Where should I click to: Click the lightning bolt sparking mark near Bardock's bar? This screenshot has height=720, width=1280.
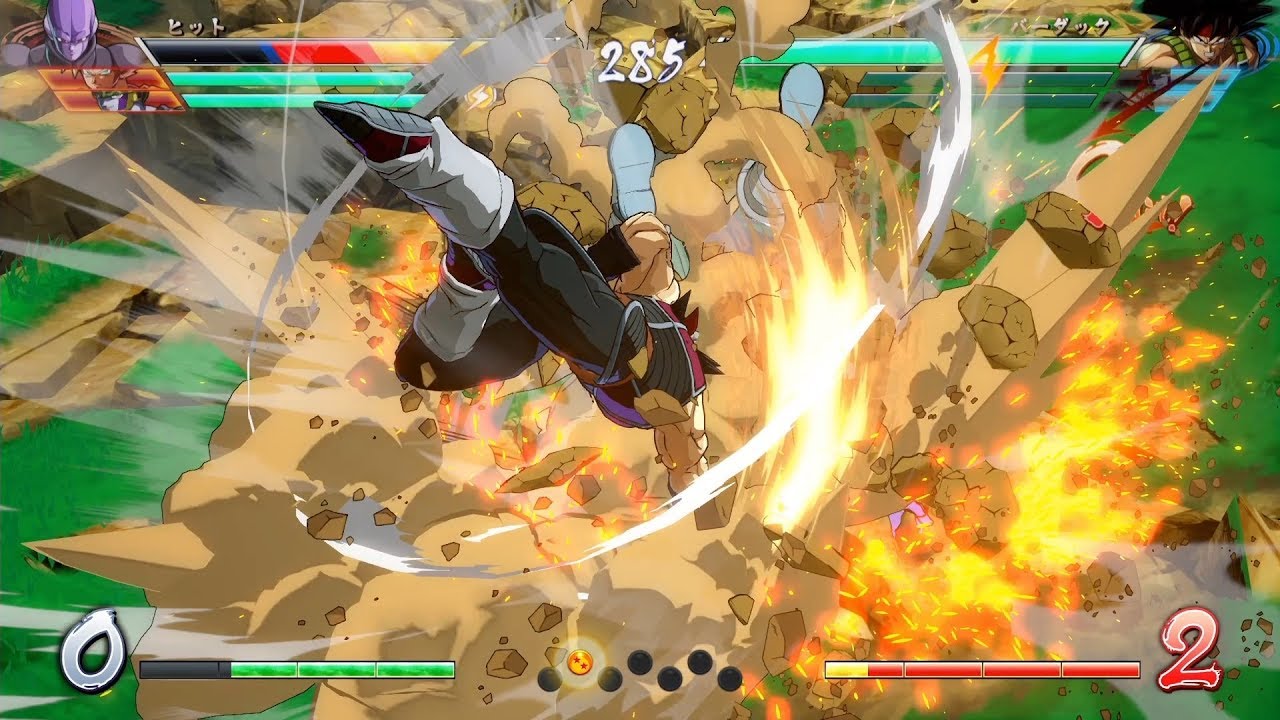(x=989, y=62)
